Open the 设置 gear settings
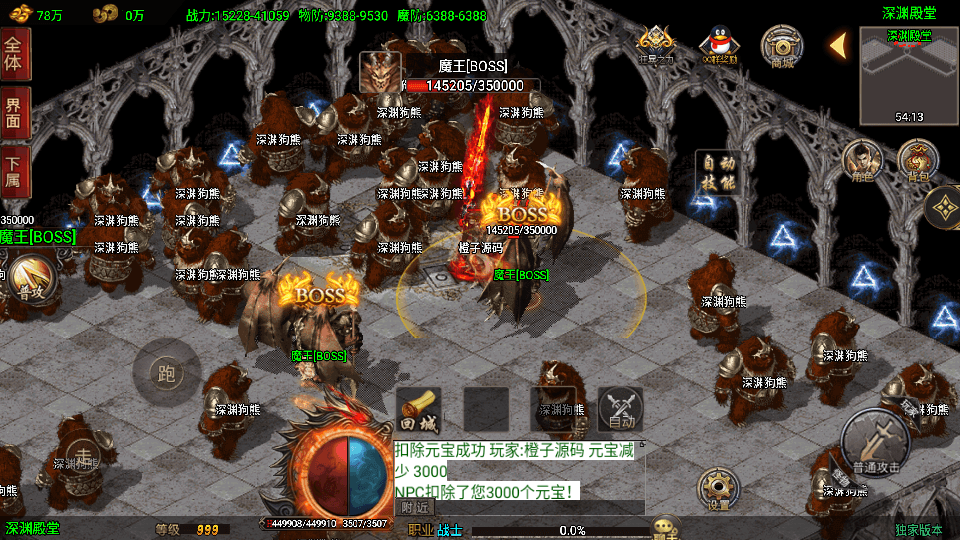This screenshot has height=540, width=960. click(718, 490)
